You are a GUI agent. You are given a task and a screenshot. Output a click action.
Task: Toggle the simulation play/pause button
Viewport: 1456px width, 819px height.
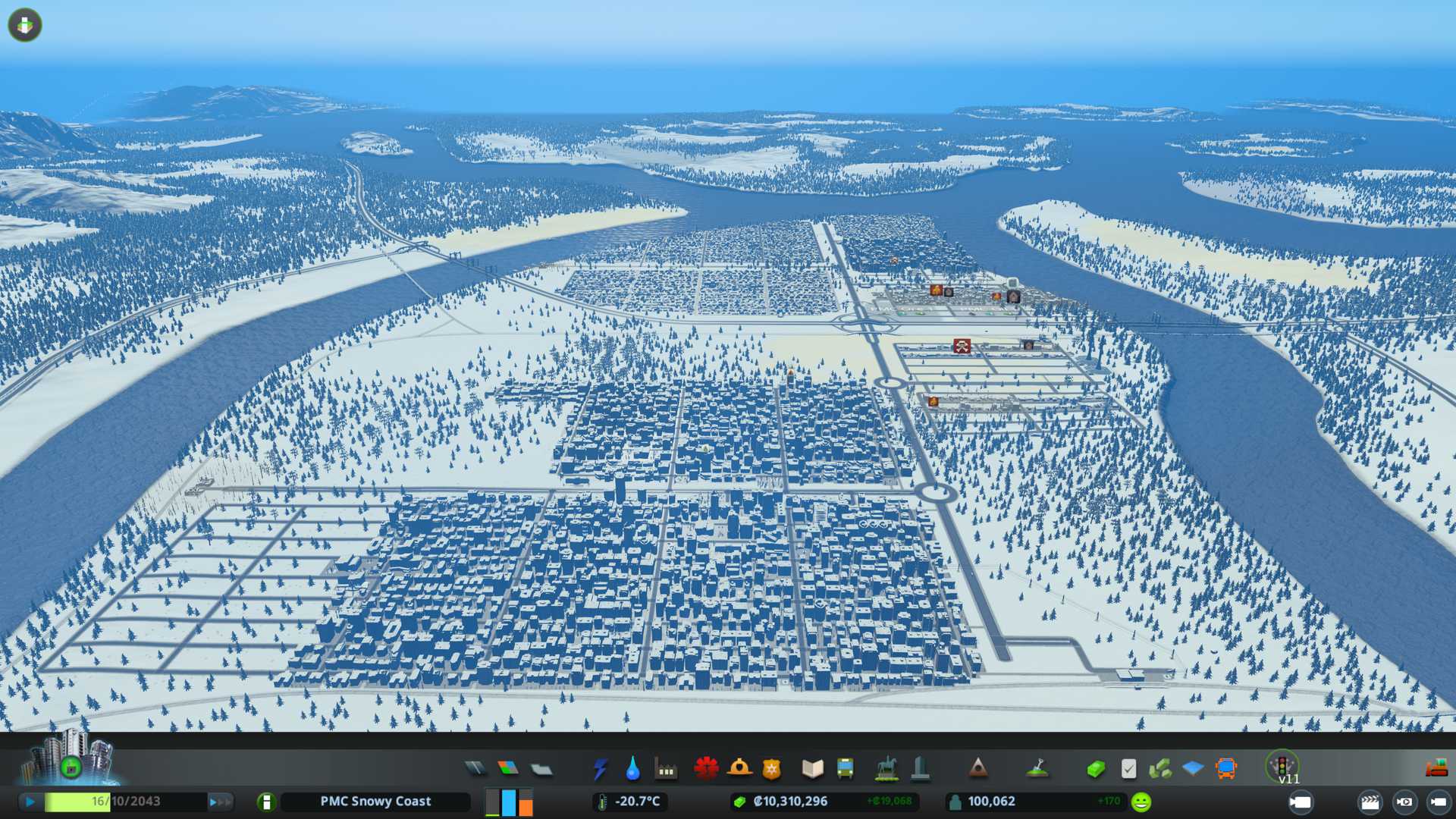click(x=30, y=802)
